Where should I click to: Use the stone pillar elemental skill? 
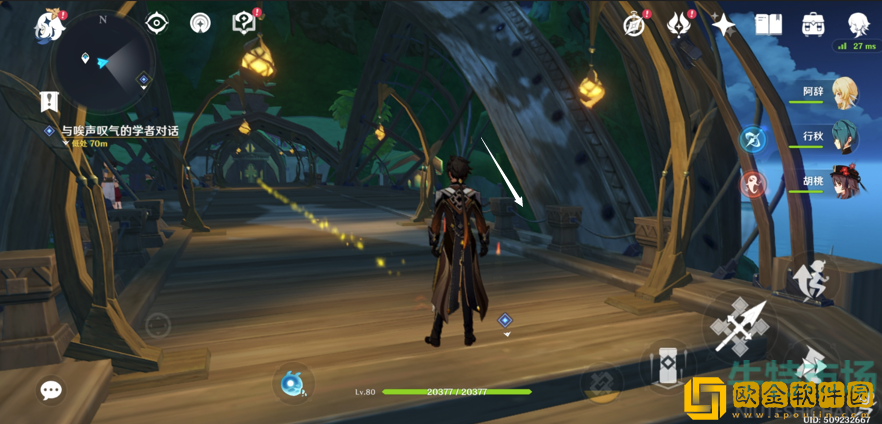666,366
